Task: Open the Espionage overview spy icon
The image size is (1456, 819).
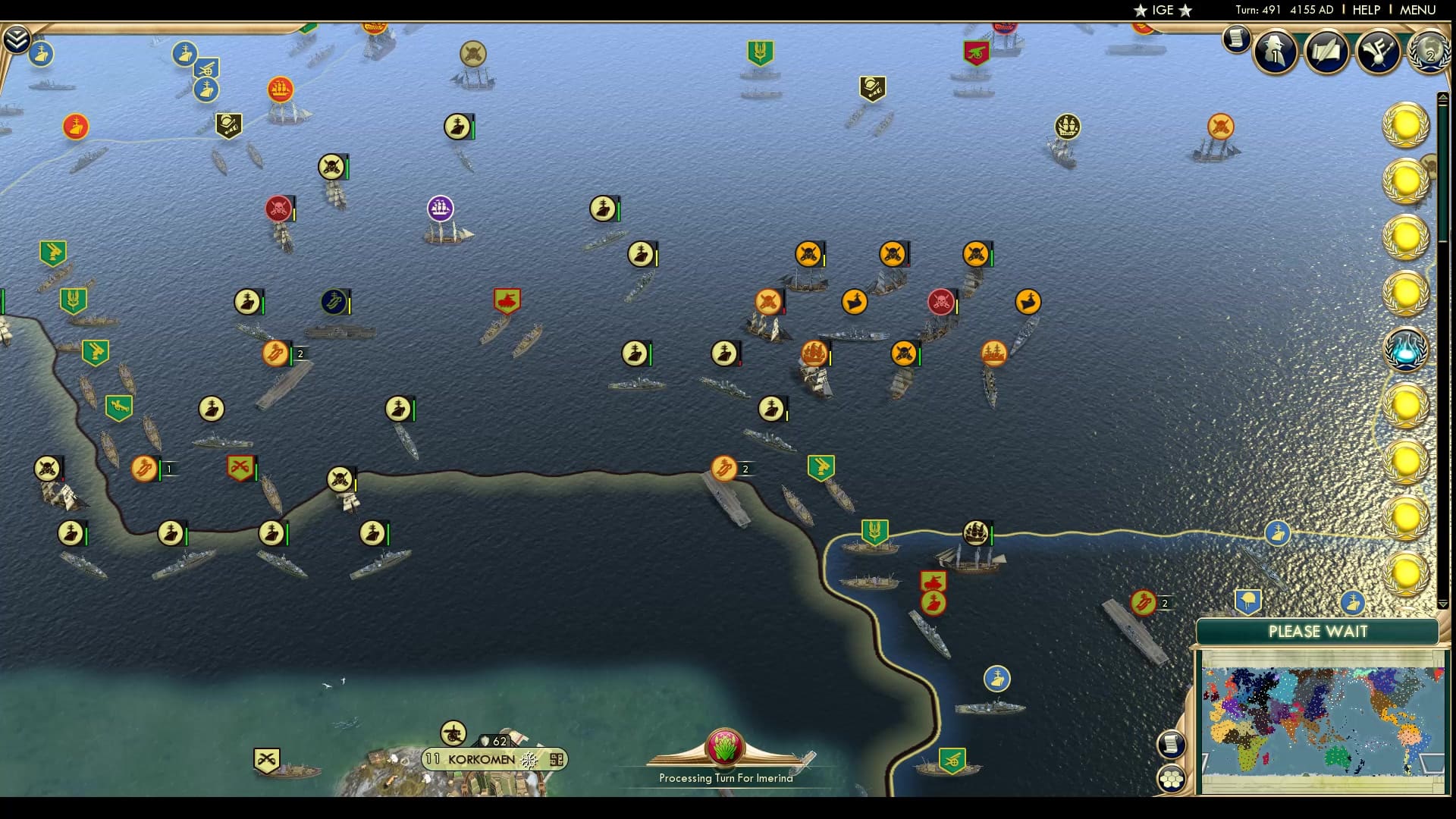Action: [x=1274, y=52]
